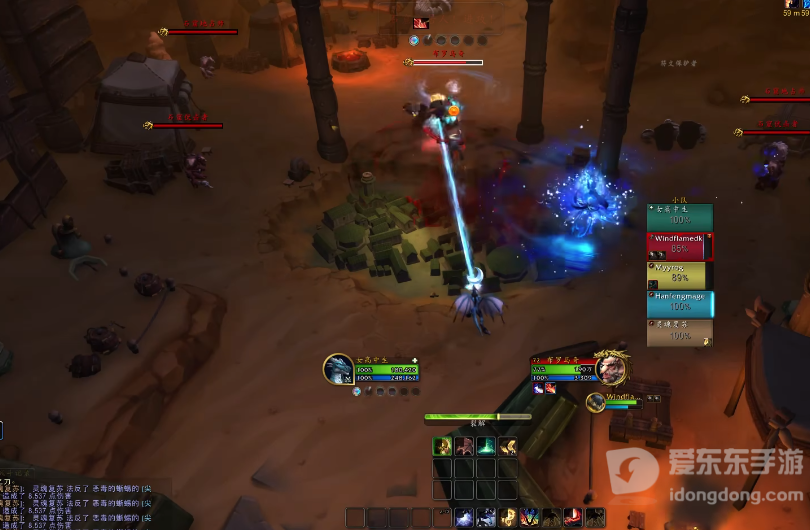Use the golden arrow ability icon
810x530 pixels.
tap(508, 445)
